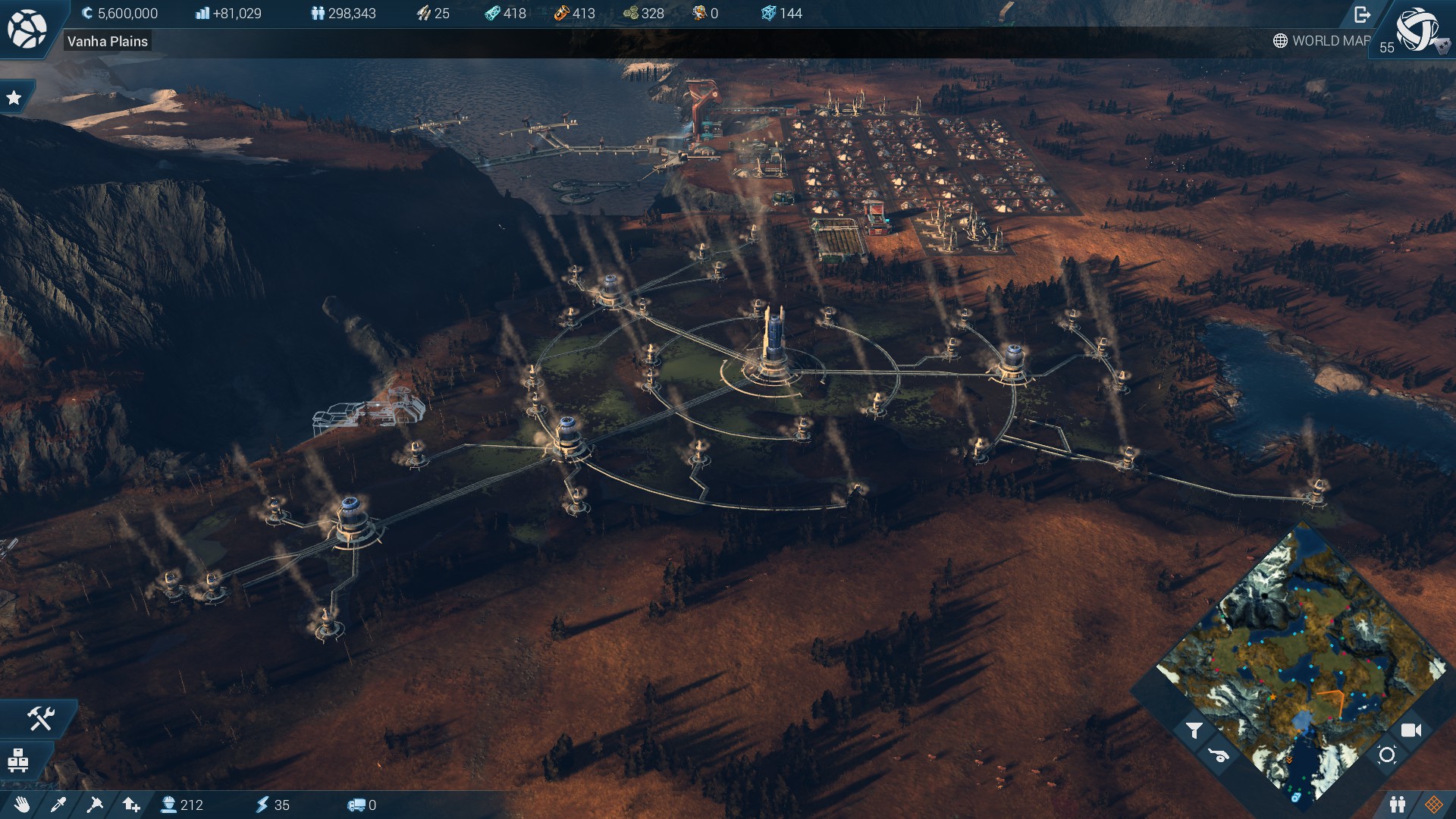Toggle the minimap camera mode button

1410,730
